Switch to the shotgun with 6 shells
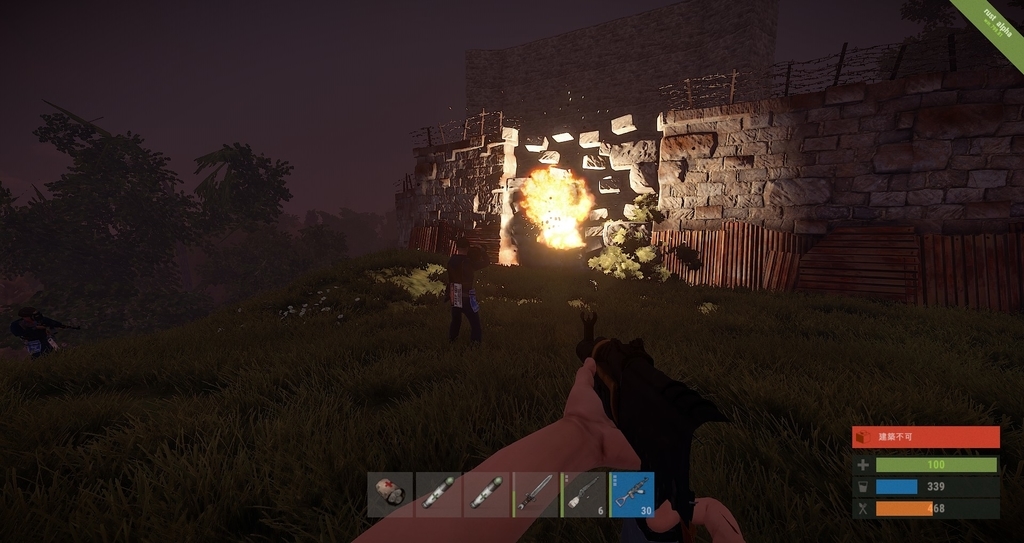This screenshot has width=1024, height=543. (x=584, y=494)
